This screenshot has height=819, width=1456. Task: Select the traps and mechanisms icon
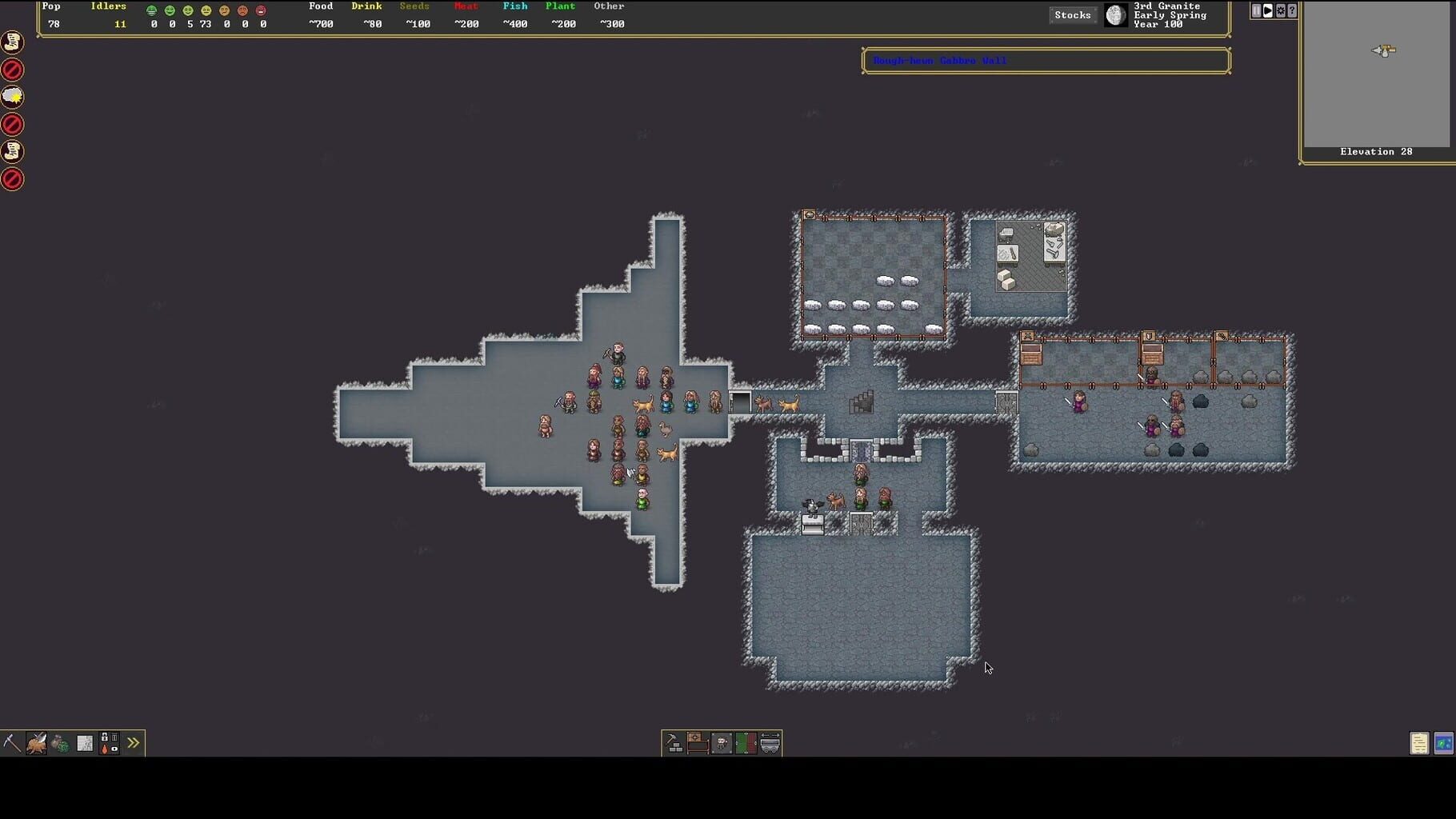(722, 742)
